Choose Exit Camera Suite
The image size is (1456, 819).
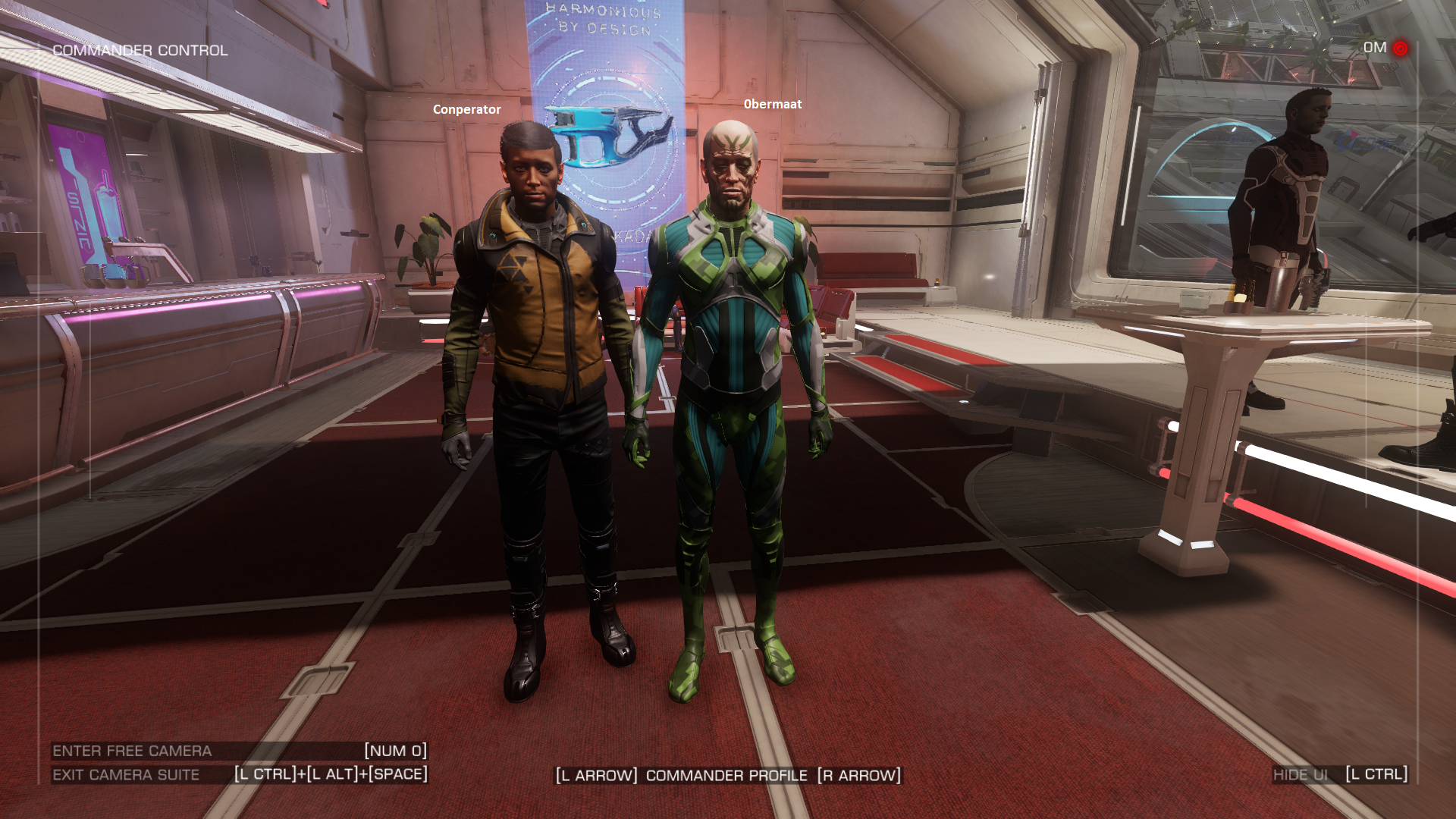126,775
